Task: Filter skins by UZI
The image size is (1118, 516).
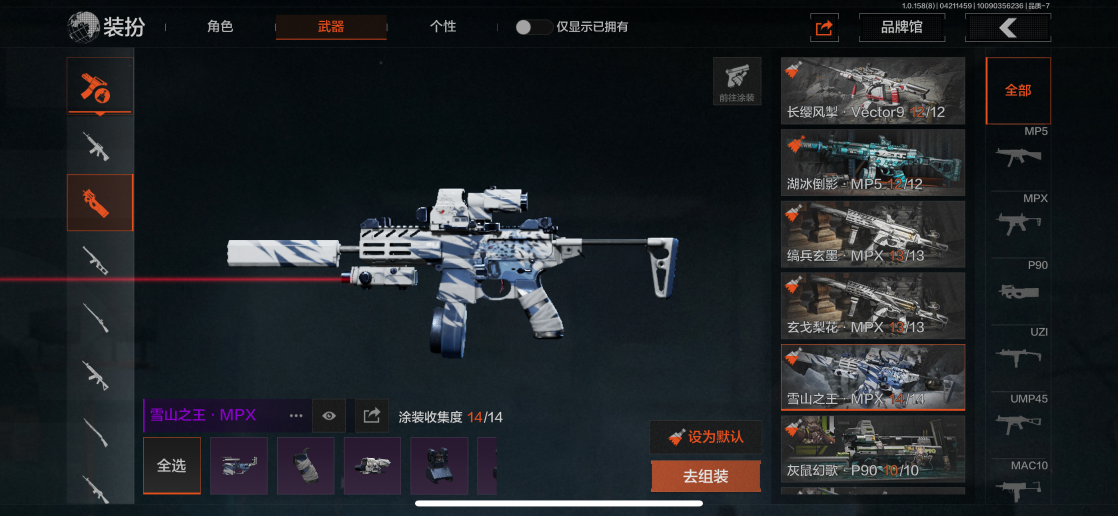Action: [x=1020, y=351]
